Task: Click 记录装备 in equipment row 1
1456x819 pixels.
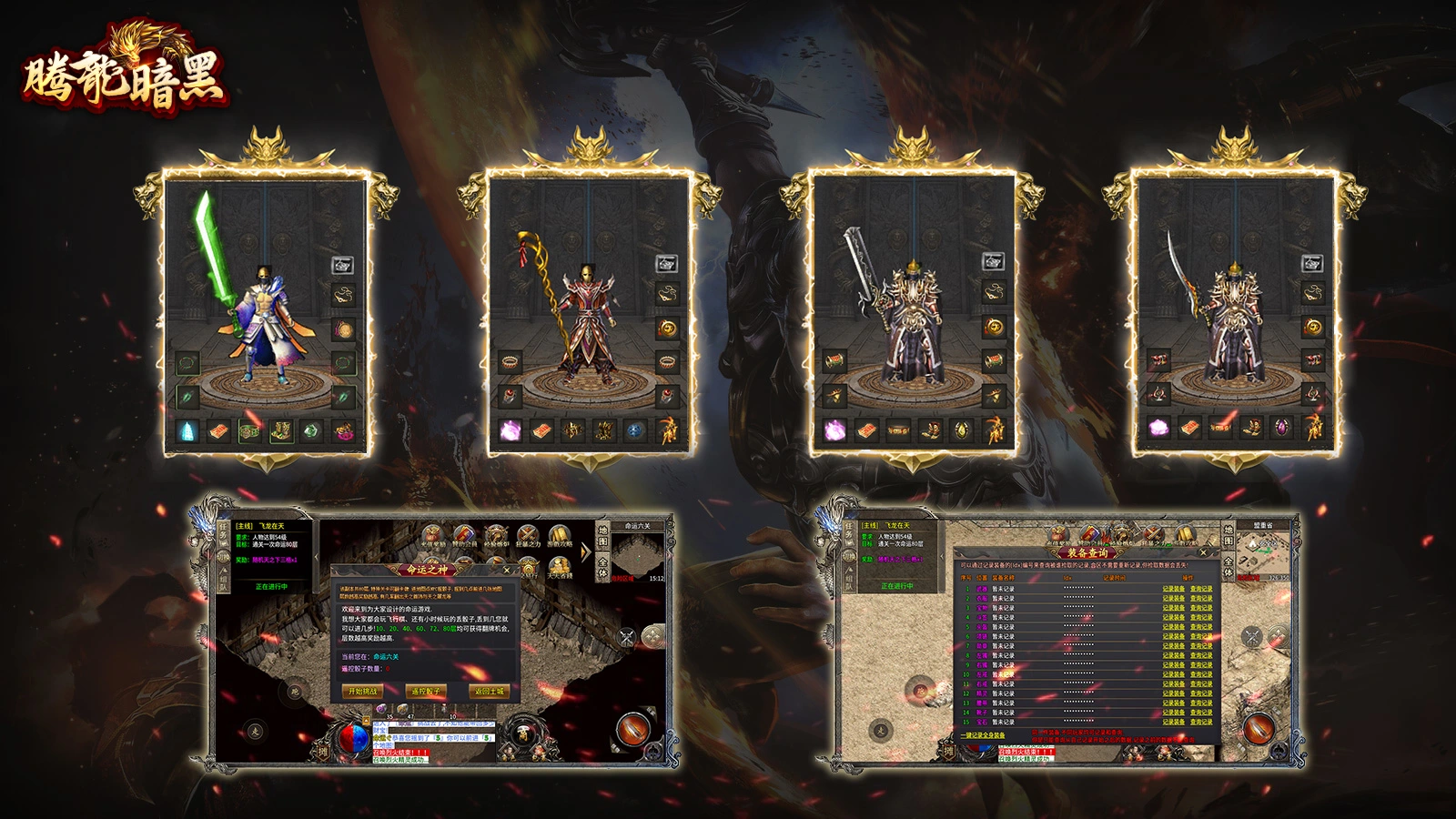Action: 1173,589
